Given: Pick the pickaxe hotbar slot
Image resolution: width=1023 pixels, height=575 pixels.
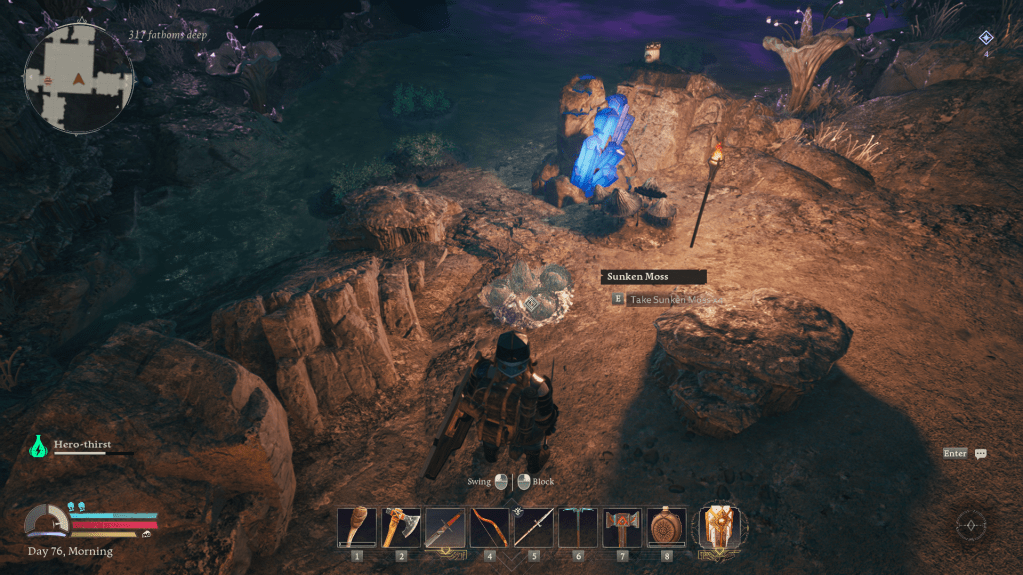Looking at the screenshot, I should (x=578, y=527).
